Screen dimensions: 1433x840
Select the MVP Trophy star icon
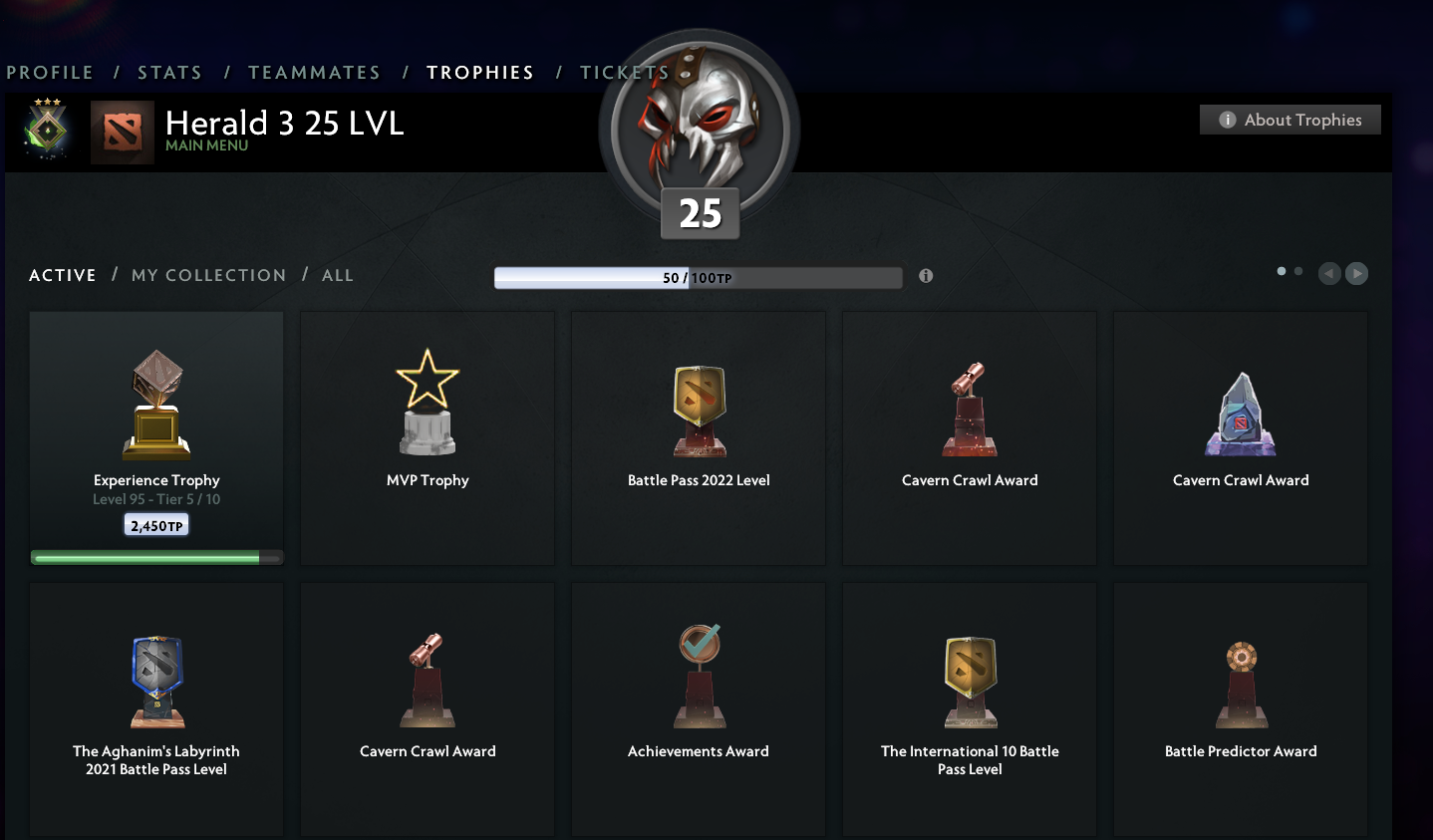427,401
